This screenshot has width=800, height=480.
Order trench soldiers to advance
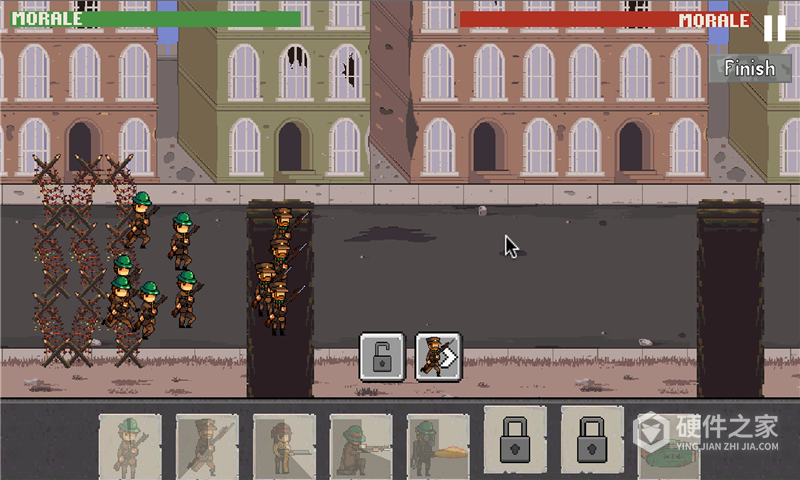tap(438, 356)
